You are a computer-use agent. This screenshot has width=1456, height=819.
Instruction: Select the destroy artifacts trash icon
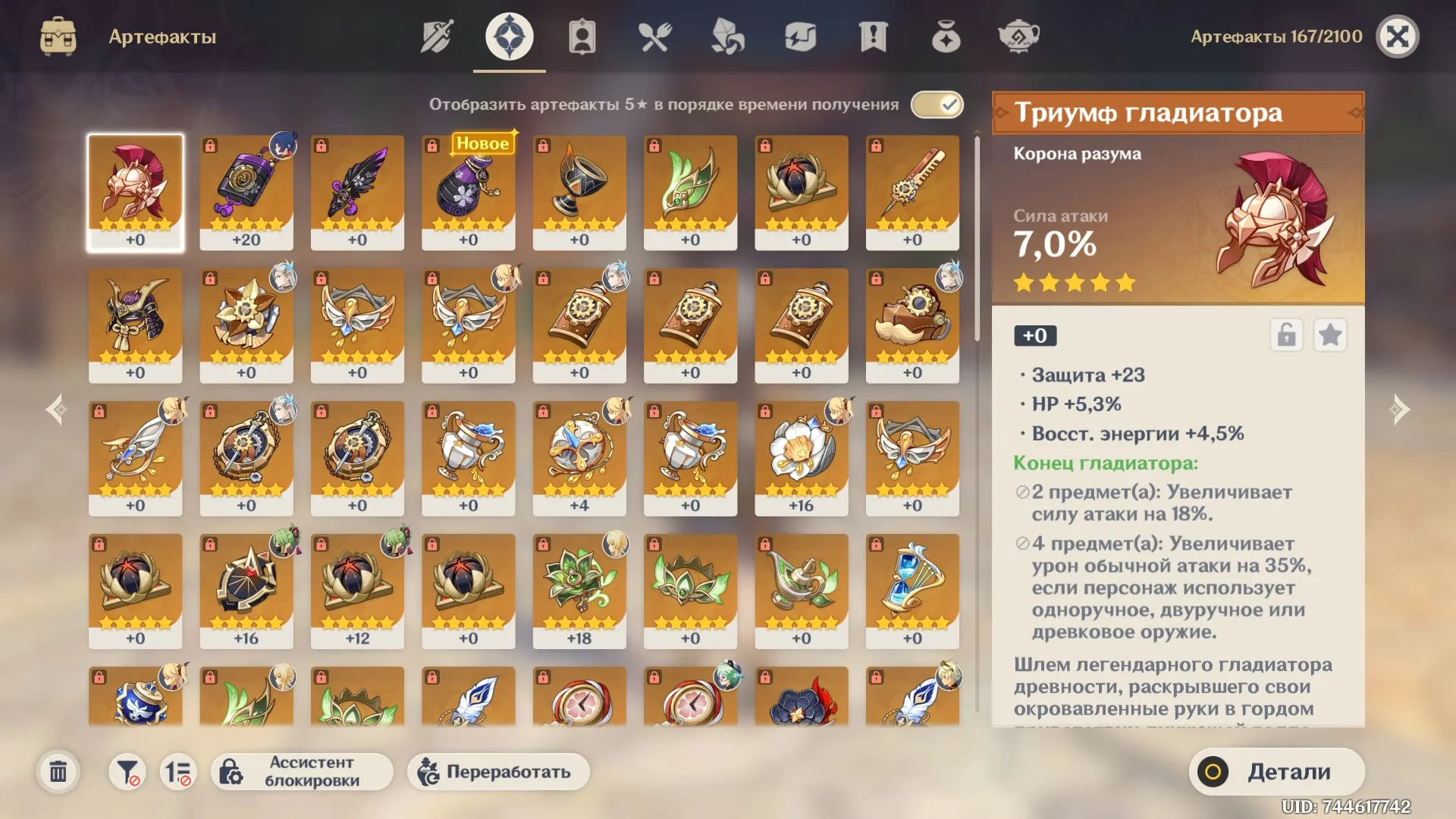pyautogui.click(x=59, y=771)
